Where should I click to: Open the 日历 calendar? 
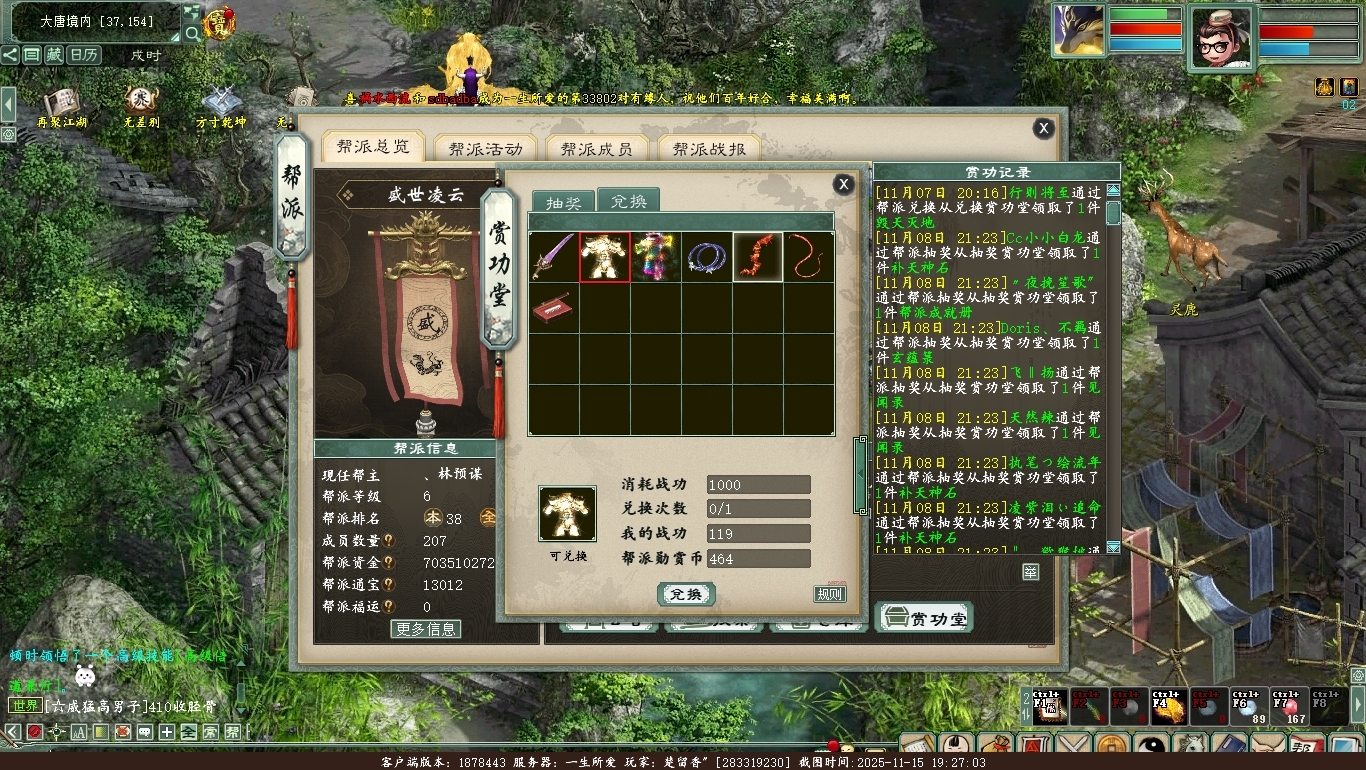click(83, 55)
